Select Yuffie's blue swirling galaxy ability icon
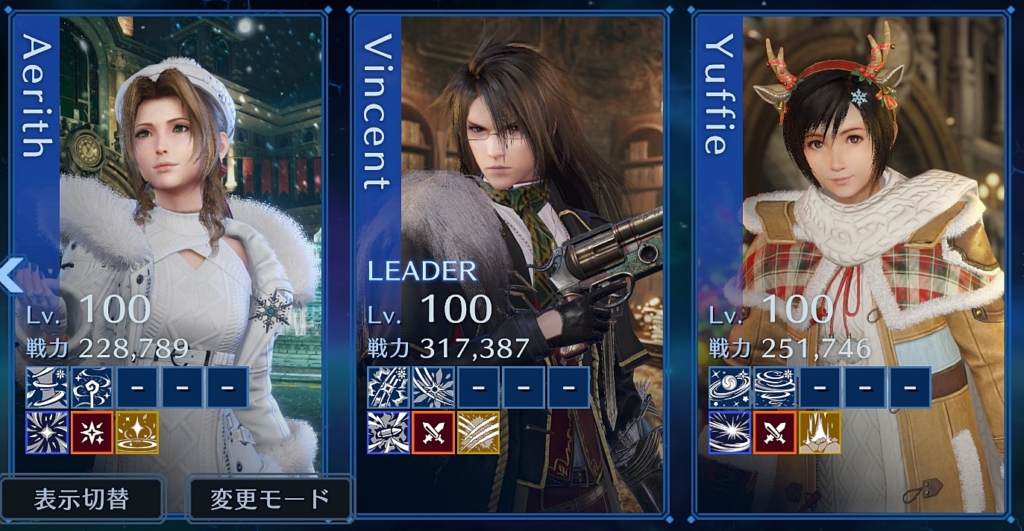 tap(730, 387)
